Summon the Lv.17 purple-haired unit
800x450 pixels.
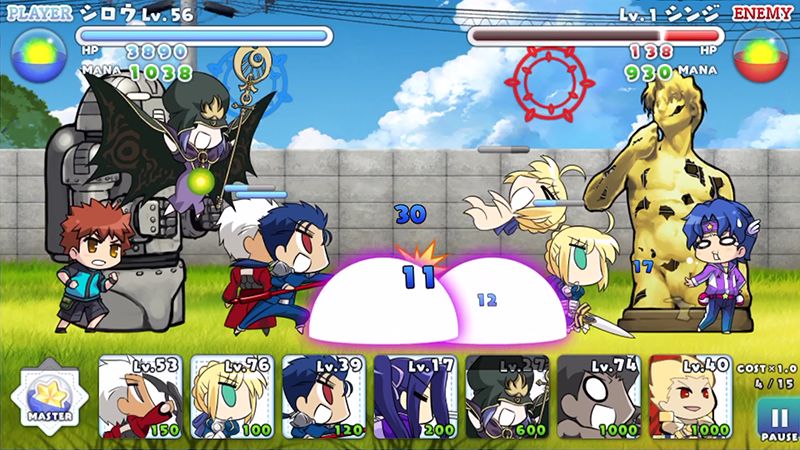[415, 397]
